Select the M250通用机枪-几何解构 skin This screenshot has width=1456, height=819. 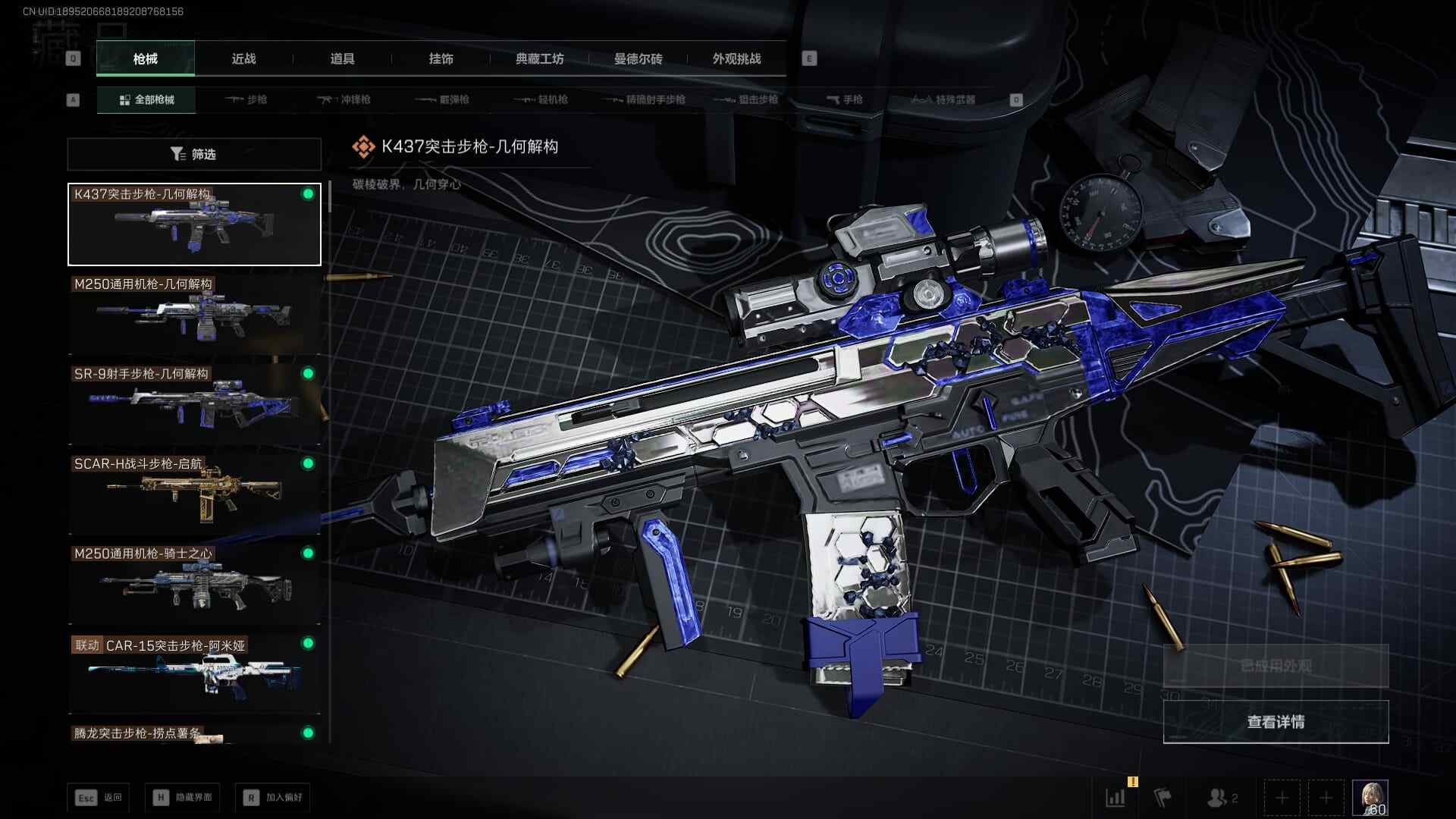(194, 314)
